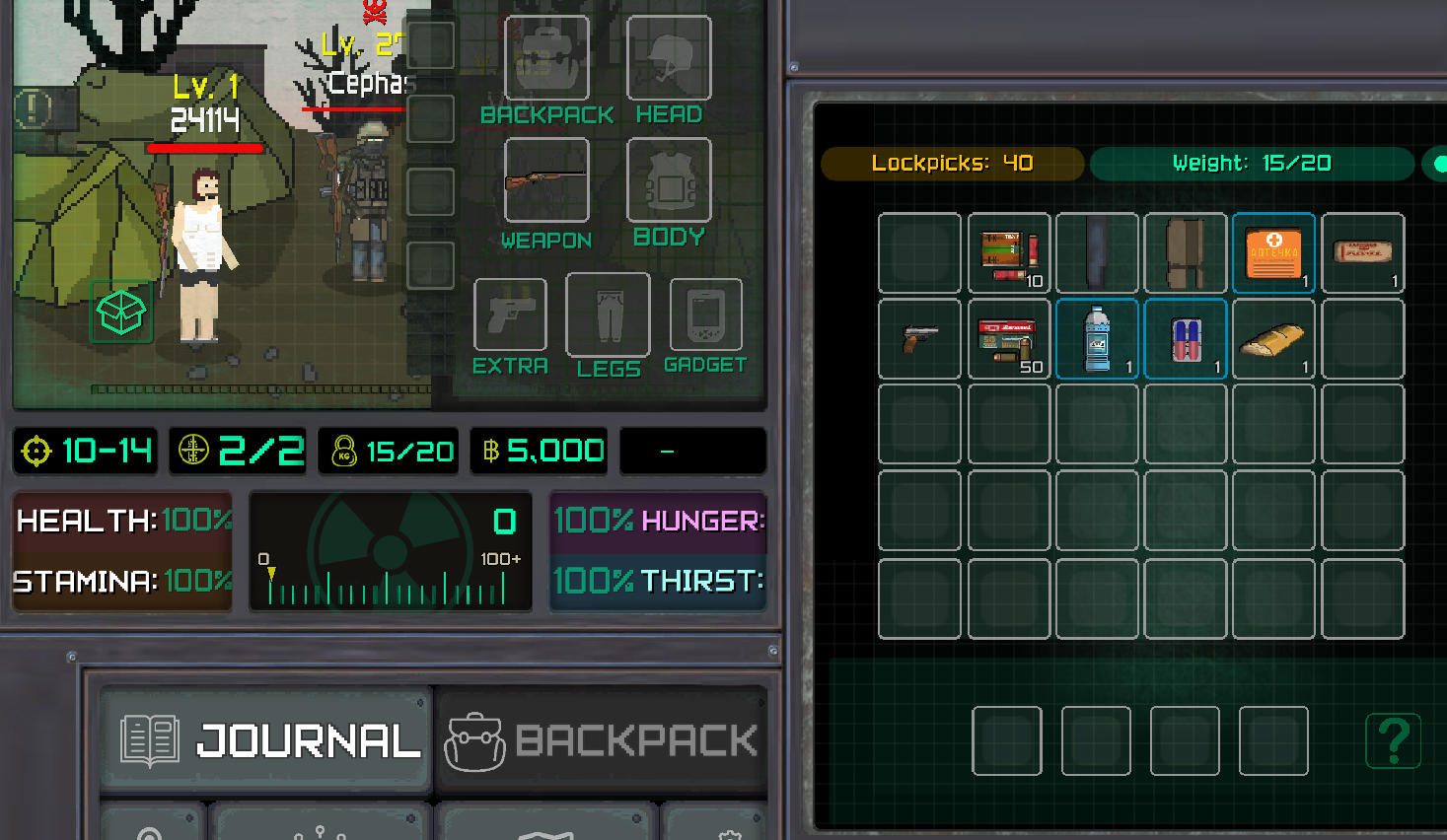
Task: Switch to the Backpack tab
Action: 602,740
